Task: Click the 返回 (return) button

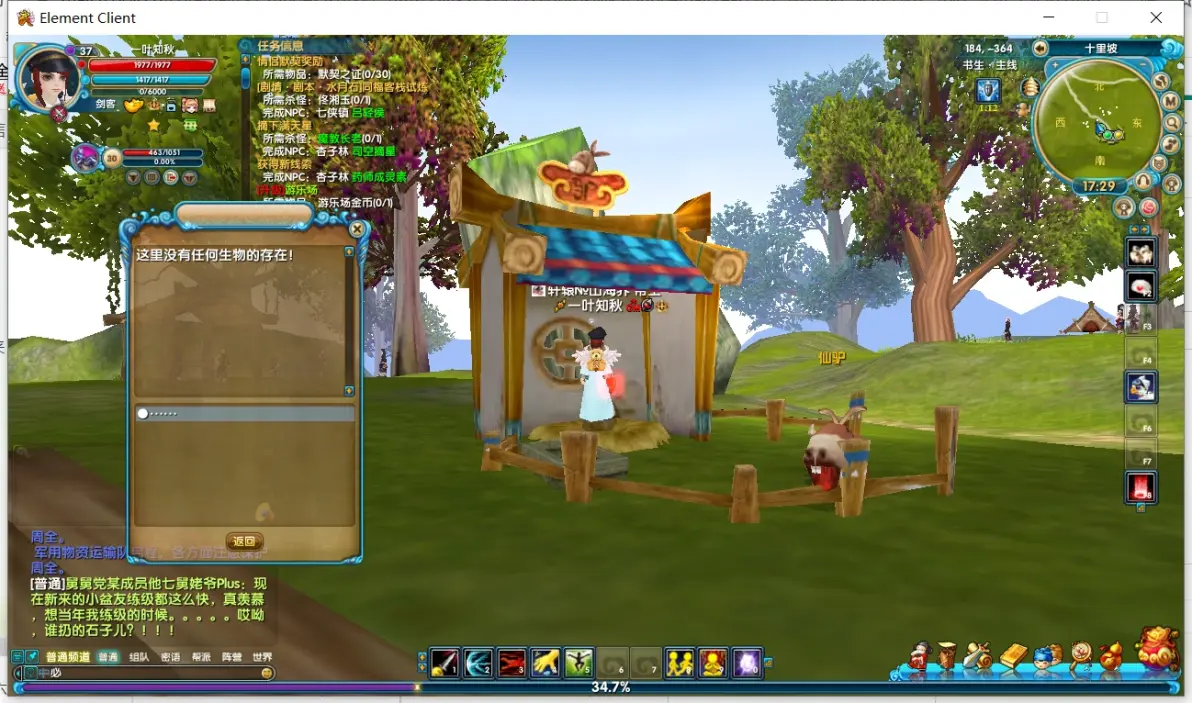Action: (244, 541)
